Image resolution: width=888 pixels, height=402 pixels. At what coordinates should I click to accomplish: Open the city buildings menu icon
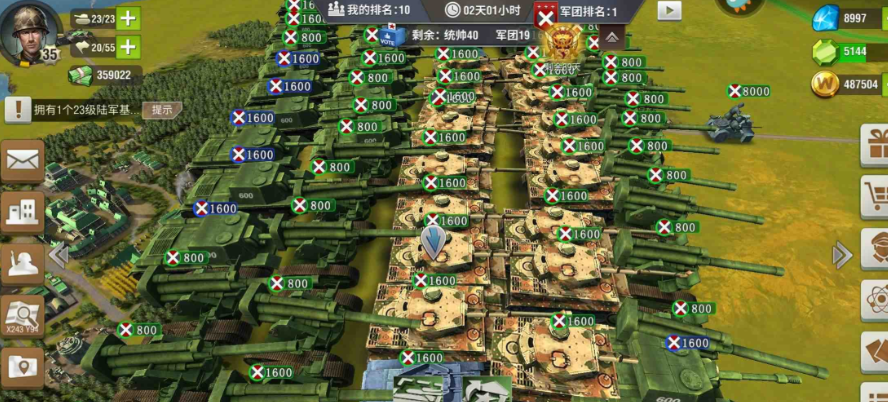[x=22, y=211]
